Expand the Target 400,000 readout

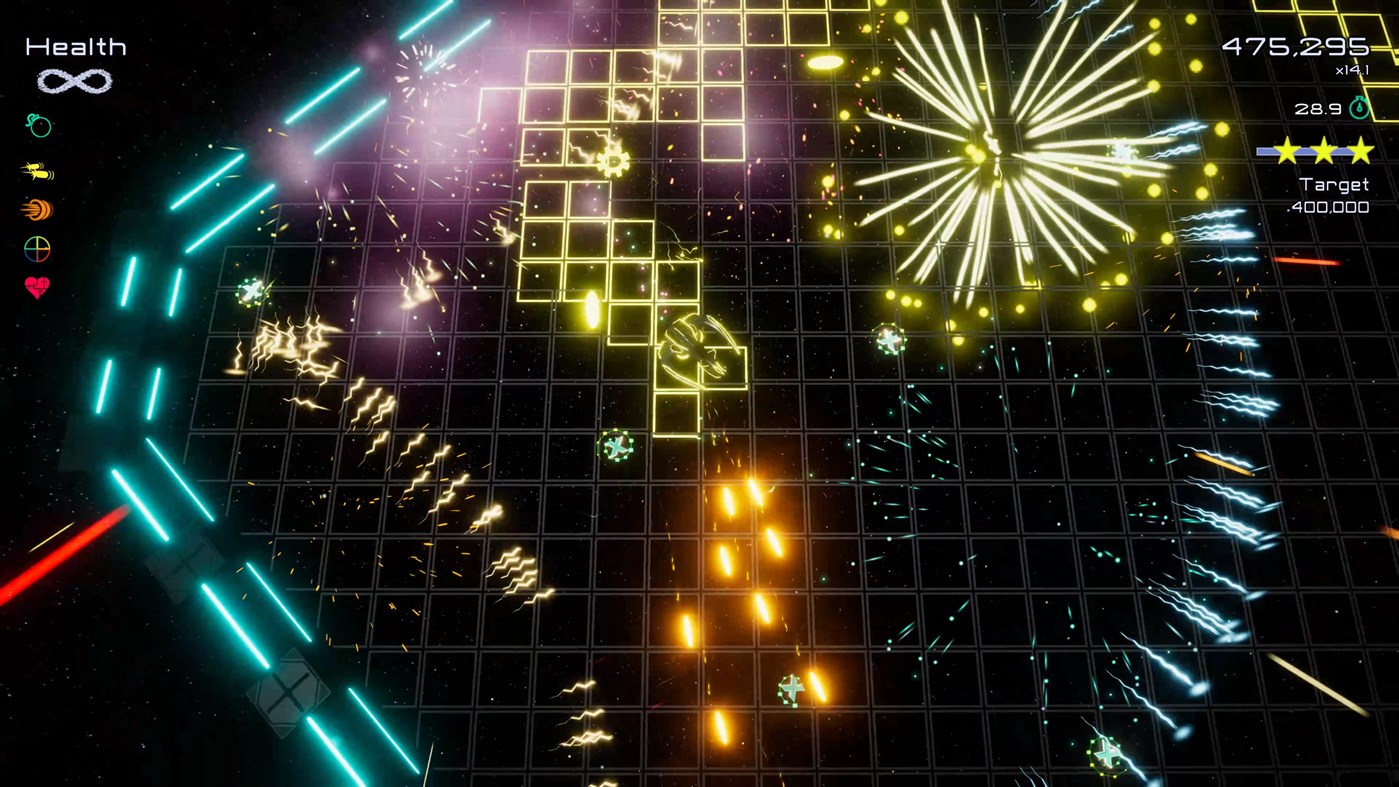[1333, 195]
